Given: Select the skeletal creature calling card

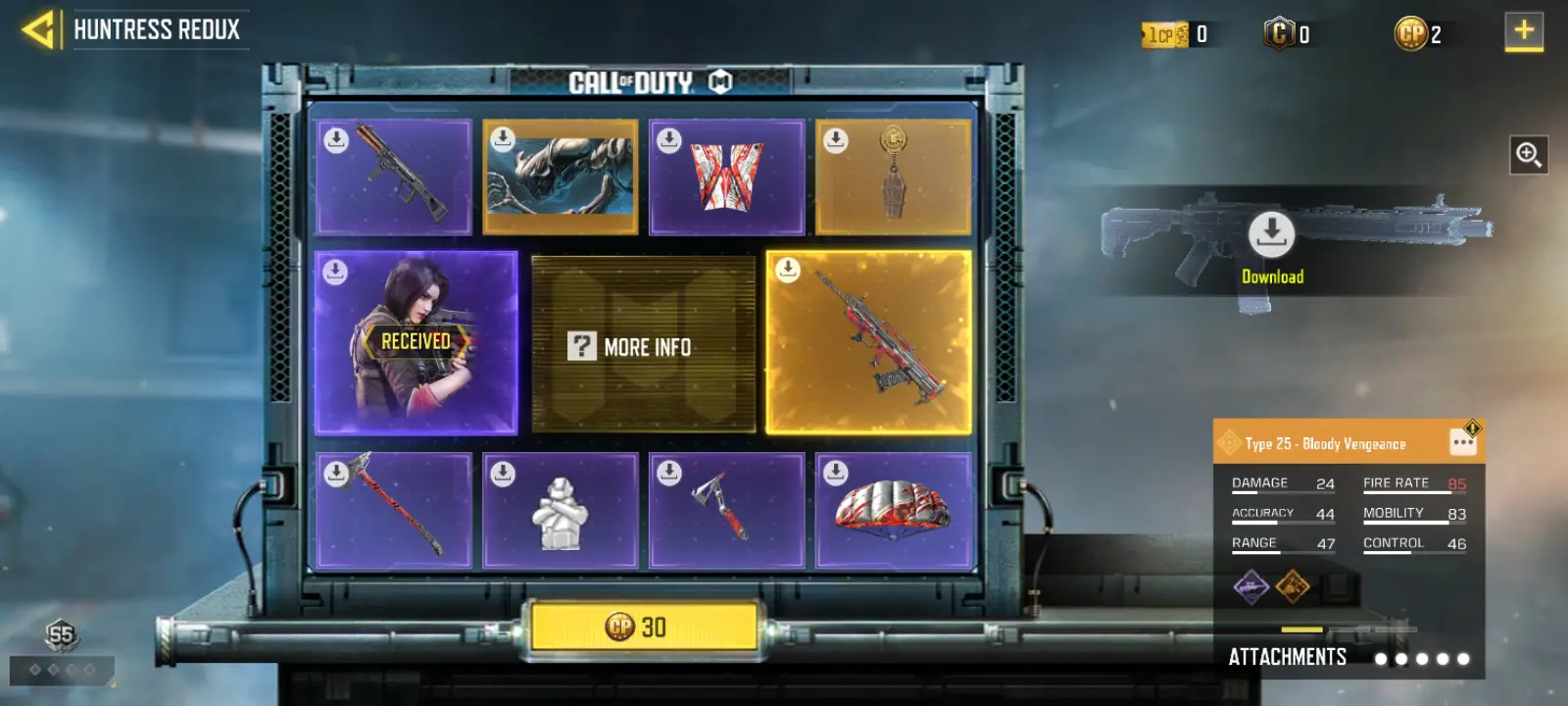Looking at the screenshot, I should [x=561, y=177].
